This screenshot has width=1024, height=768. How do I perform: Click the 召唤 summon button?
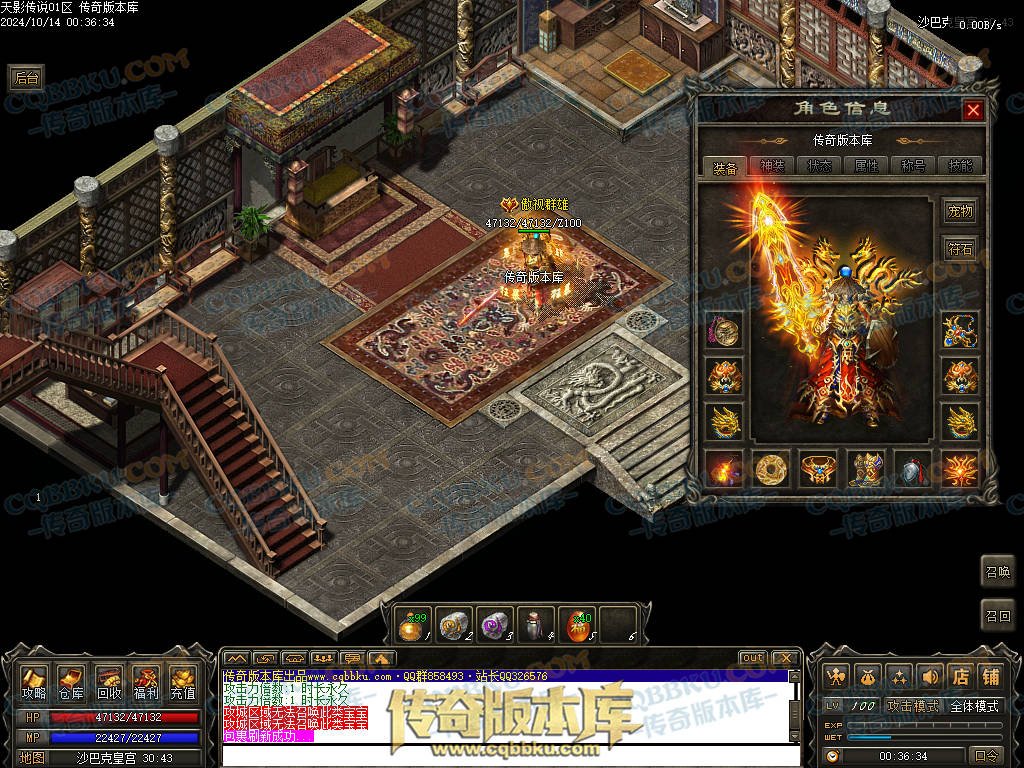click(997, 571)
